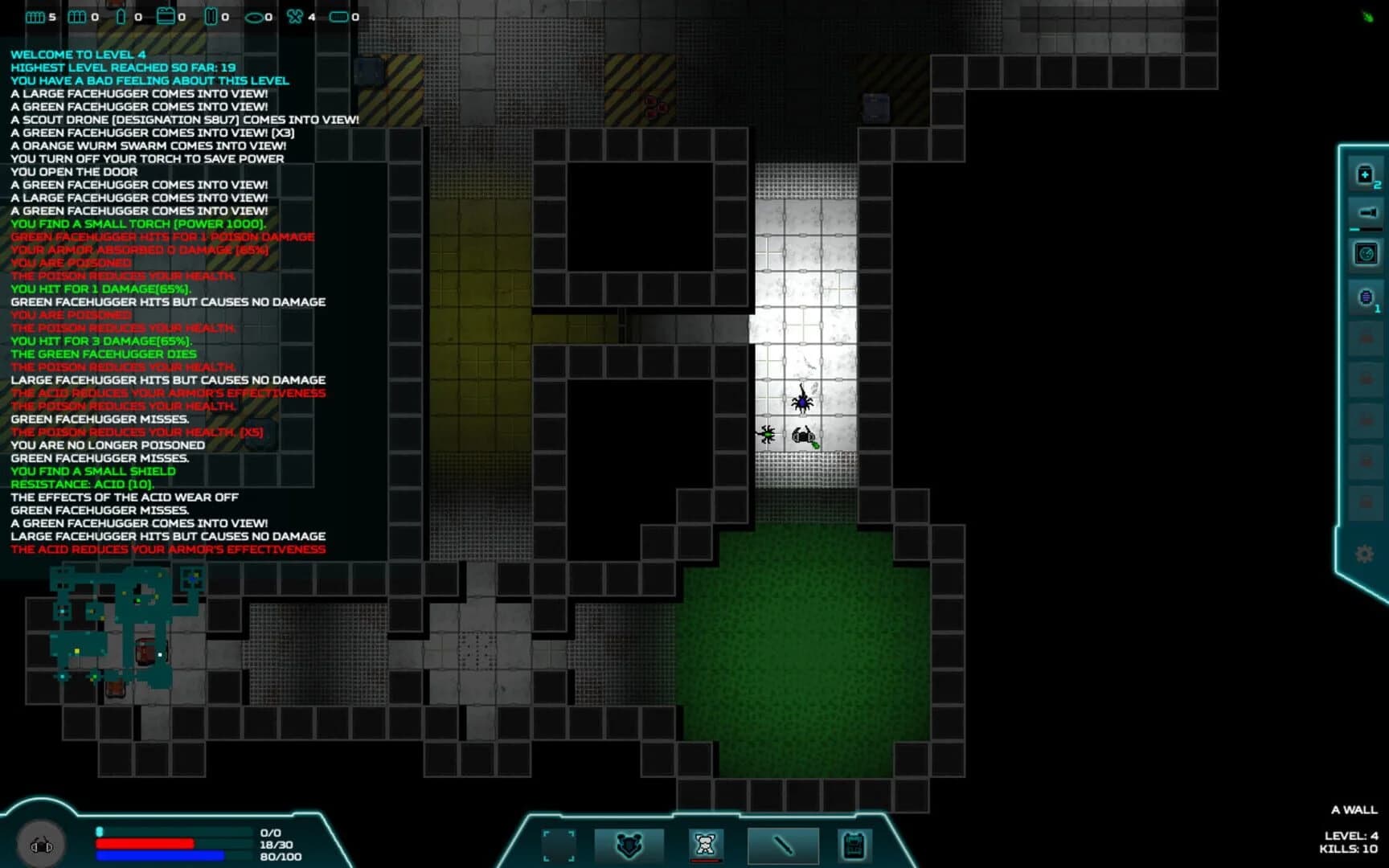Activate the small shield item in the sidebar
Viewport: 1389px width, 868px height.
point(1366,296)
